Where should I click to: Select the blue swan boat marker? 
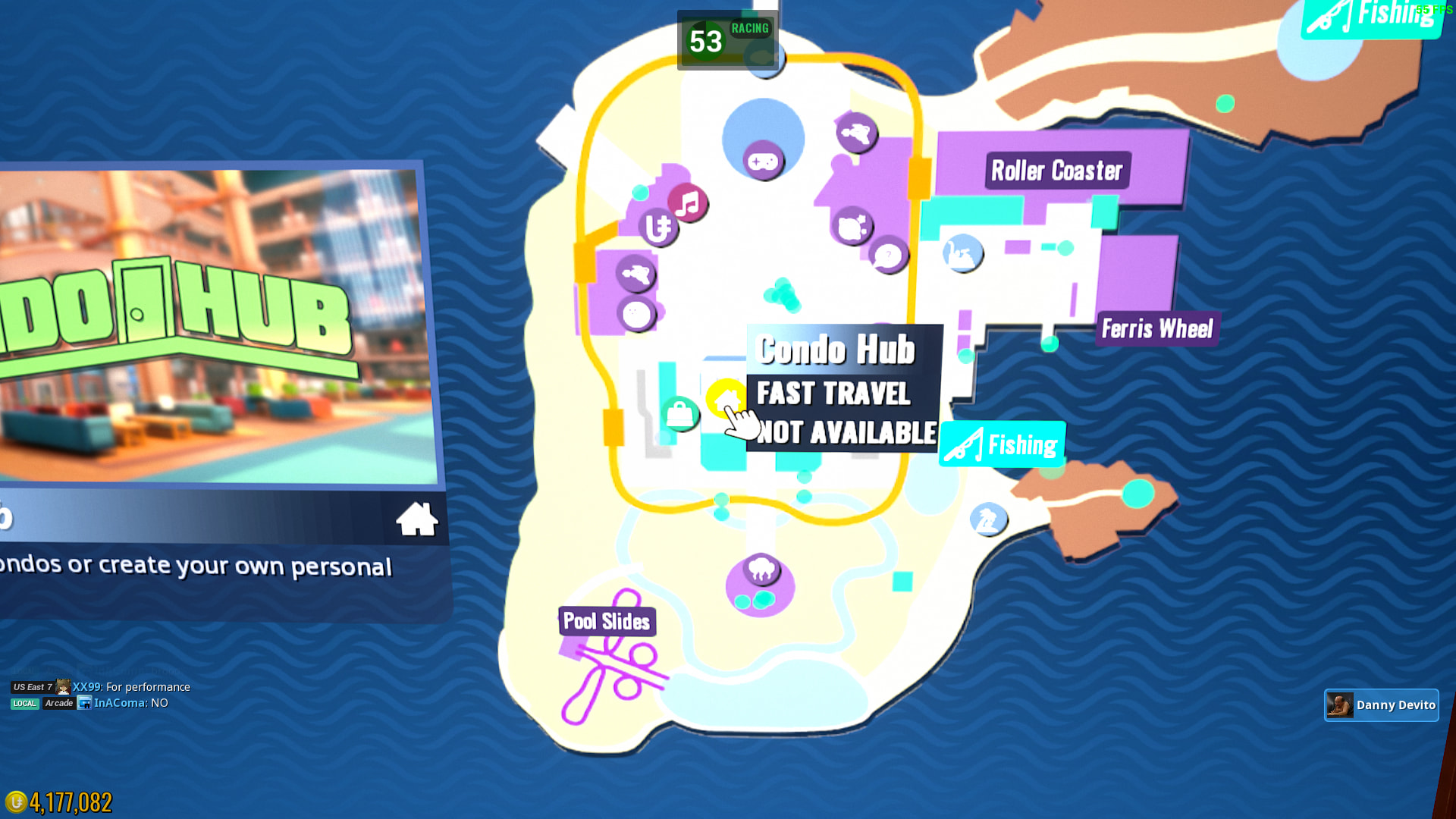(x=962, y=253)
